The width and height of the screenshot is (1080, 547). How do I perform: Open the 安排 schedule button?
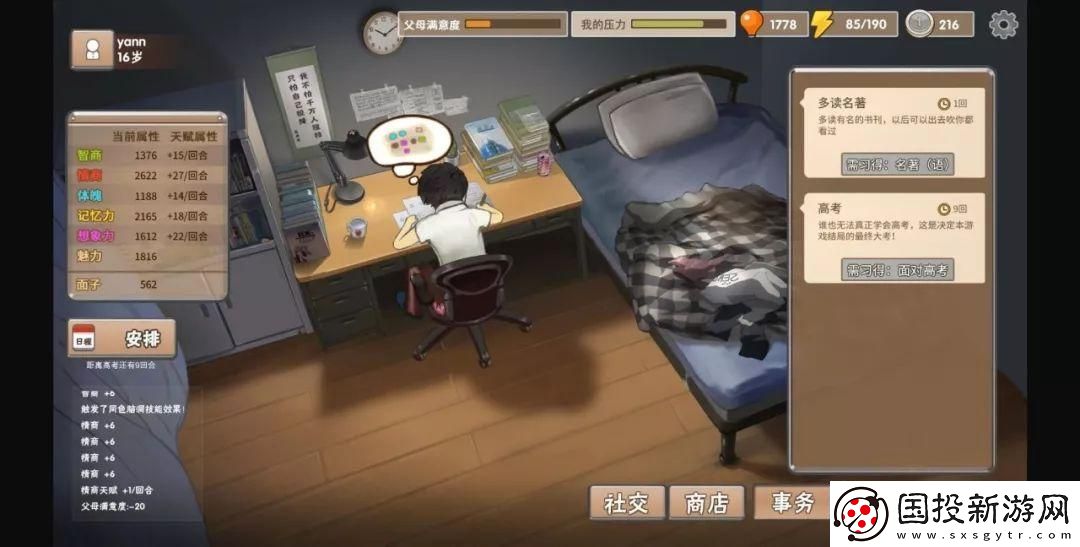point(123,339)
